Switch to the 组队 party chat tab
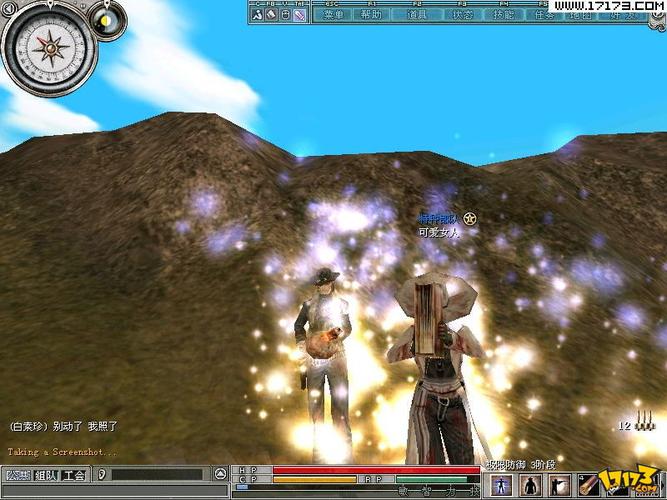 46,476
